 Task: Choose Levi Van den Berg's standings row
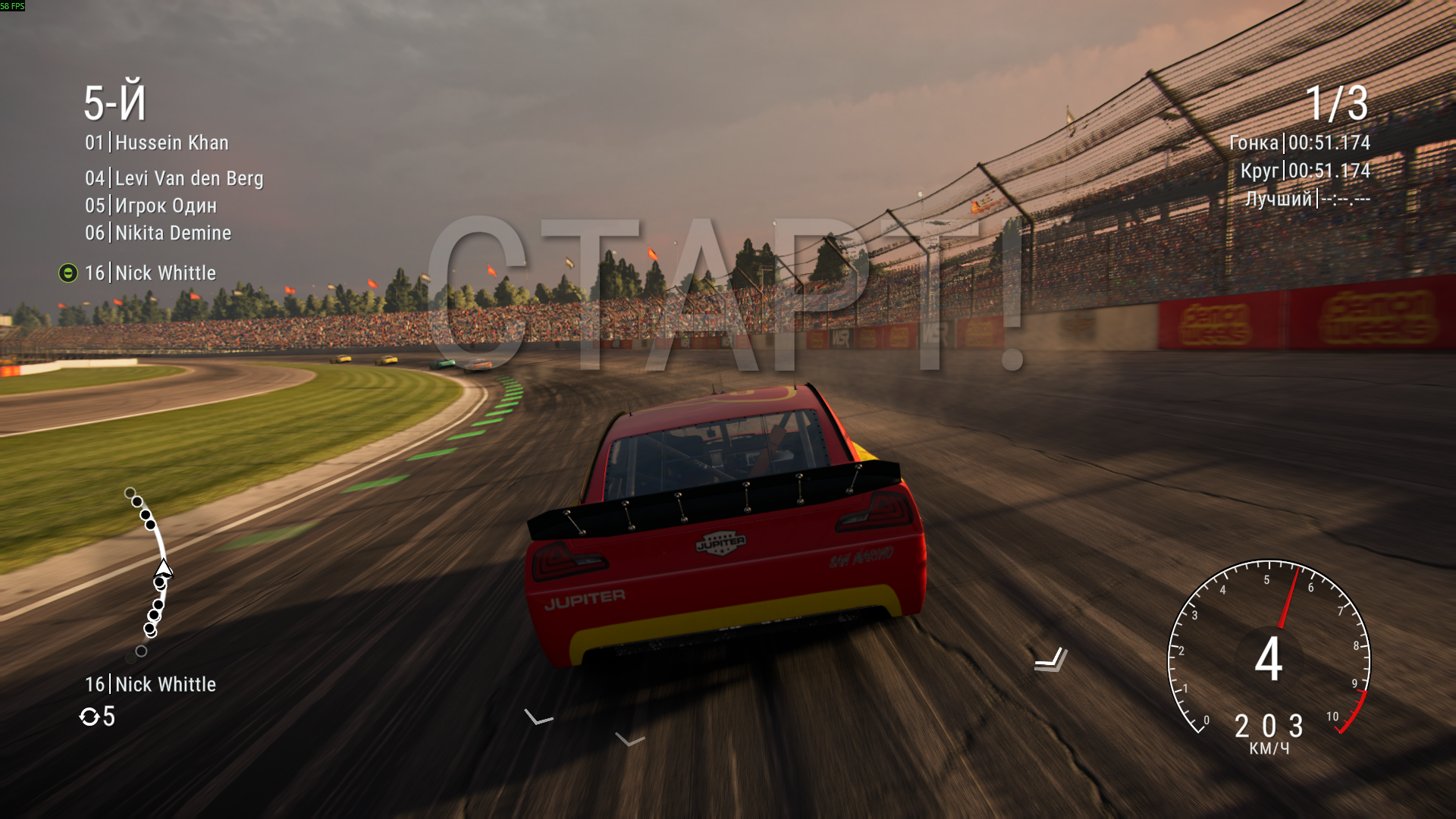coord(174,178)
